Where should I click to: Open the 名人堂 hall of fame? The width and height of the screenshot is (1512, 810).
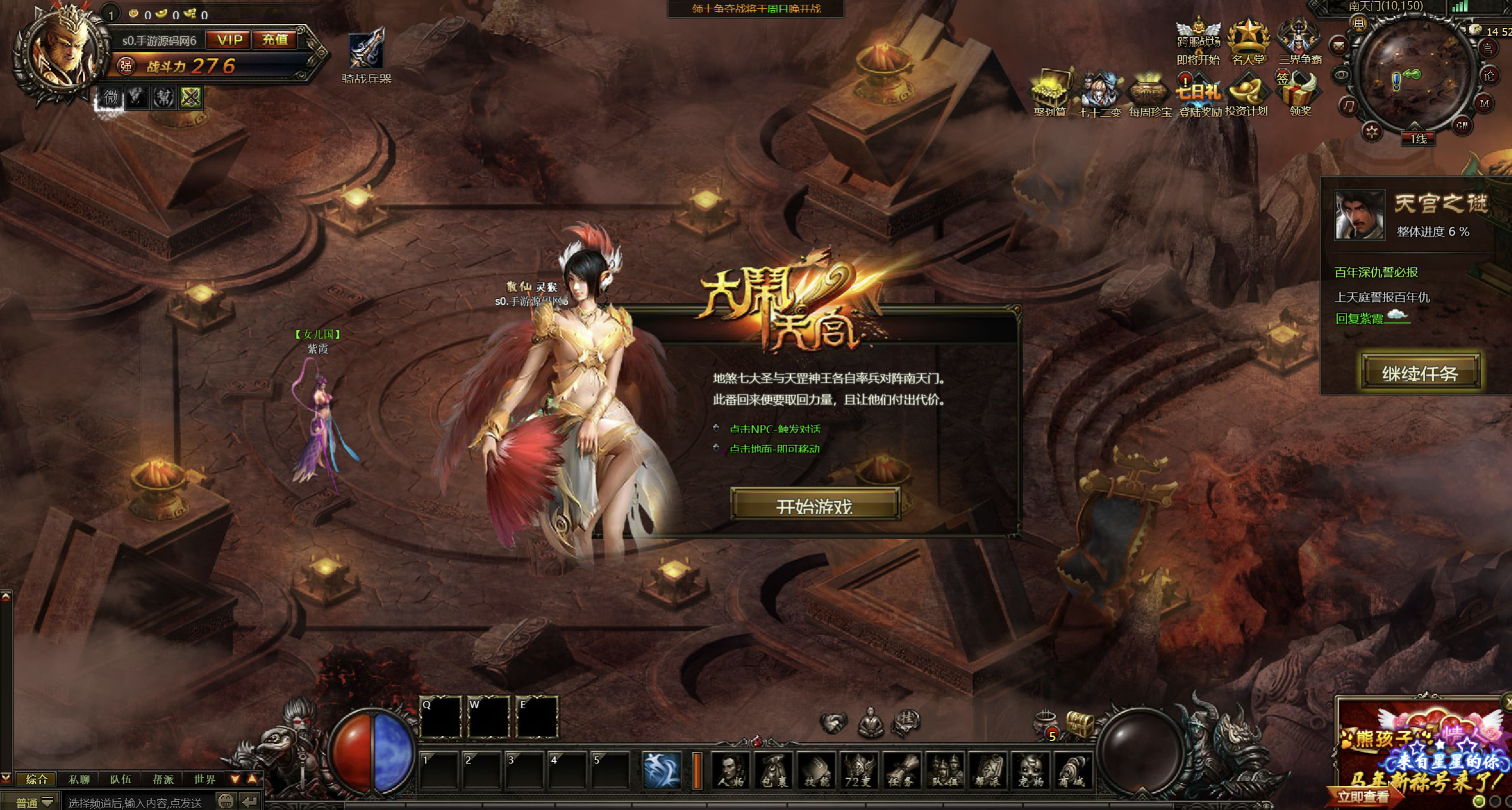click(1248, 42)
